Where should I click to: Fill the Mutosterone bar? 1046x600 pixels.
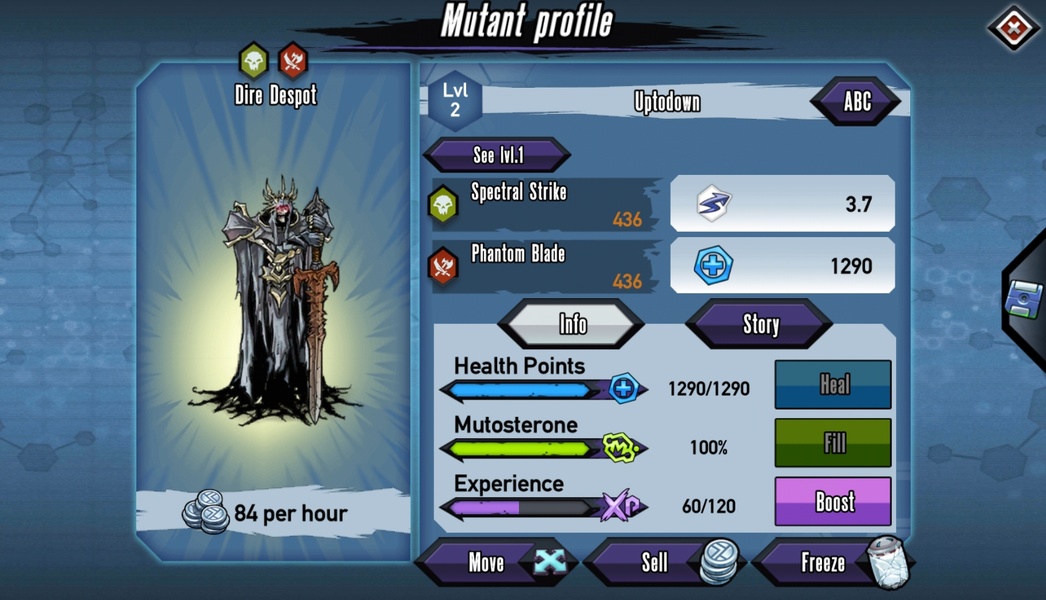click(832, 443)
